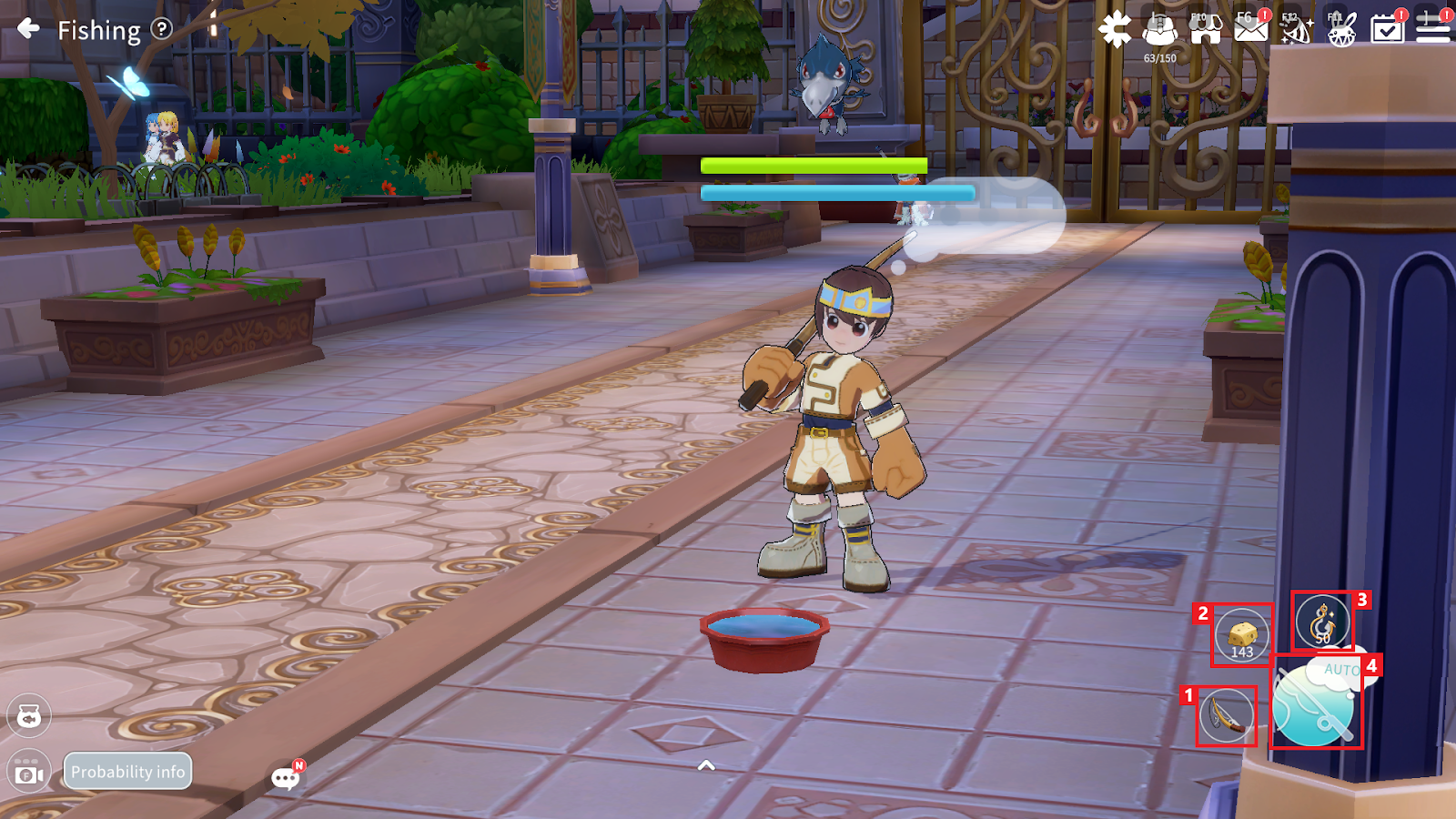The image size is (1456, 819).
Task: Select the fishing rod equipment slot
Action: point(1227,715)
